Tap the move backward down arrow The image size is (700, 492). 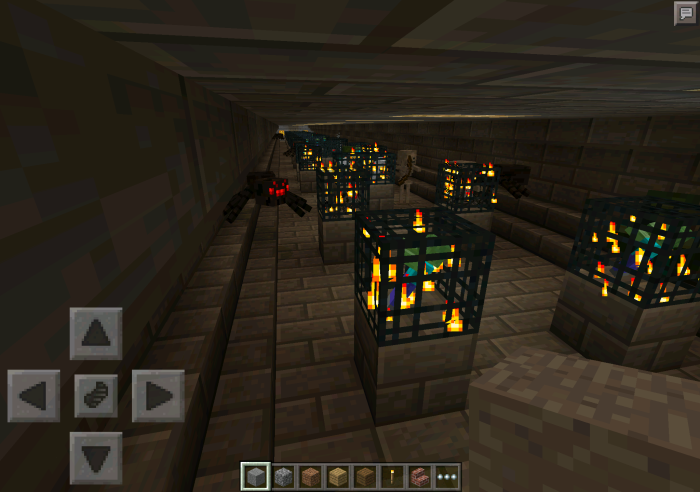click(96, 458)
